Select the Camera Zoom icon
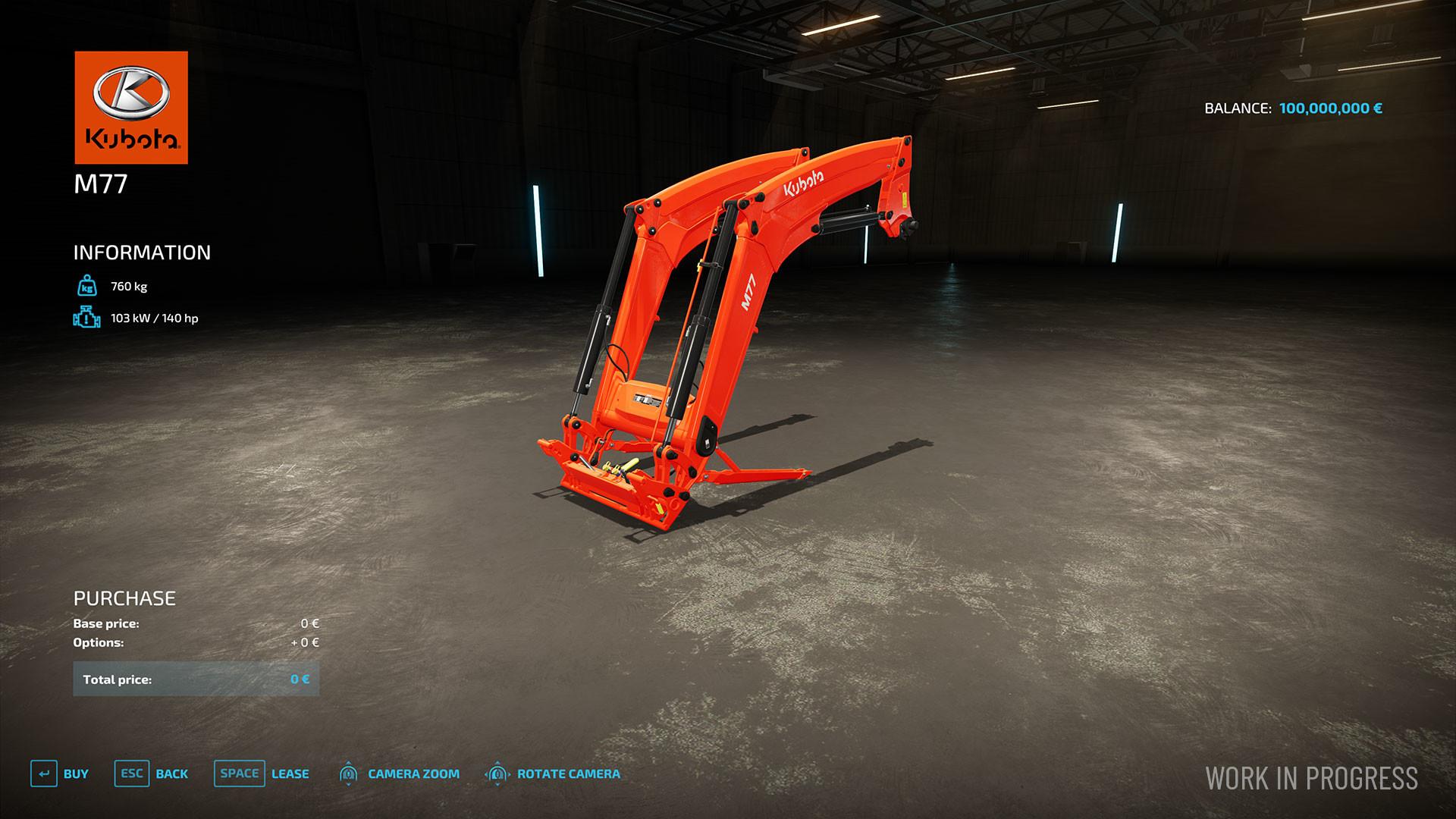This screenshot has width=1456, height=819. pos(350,773)
